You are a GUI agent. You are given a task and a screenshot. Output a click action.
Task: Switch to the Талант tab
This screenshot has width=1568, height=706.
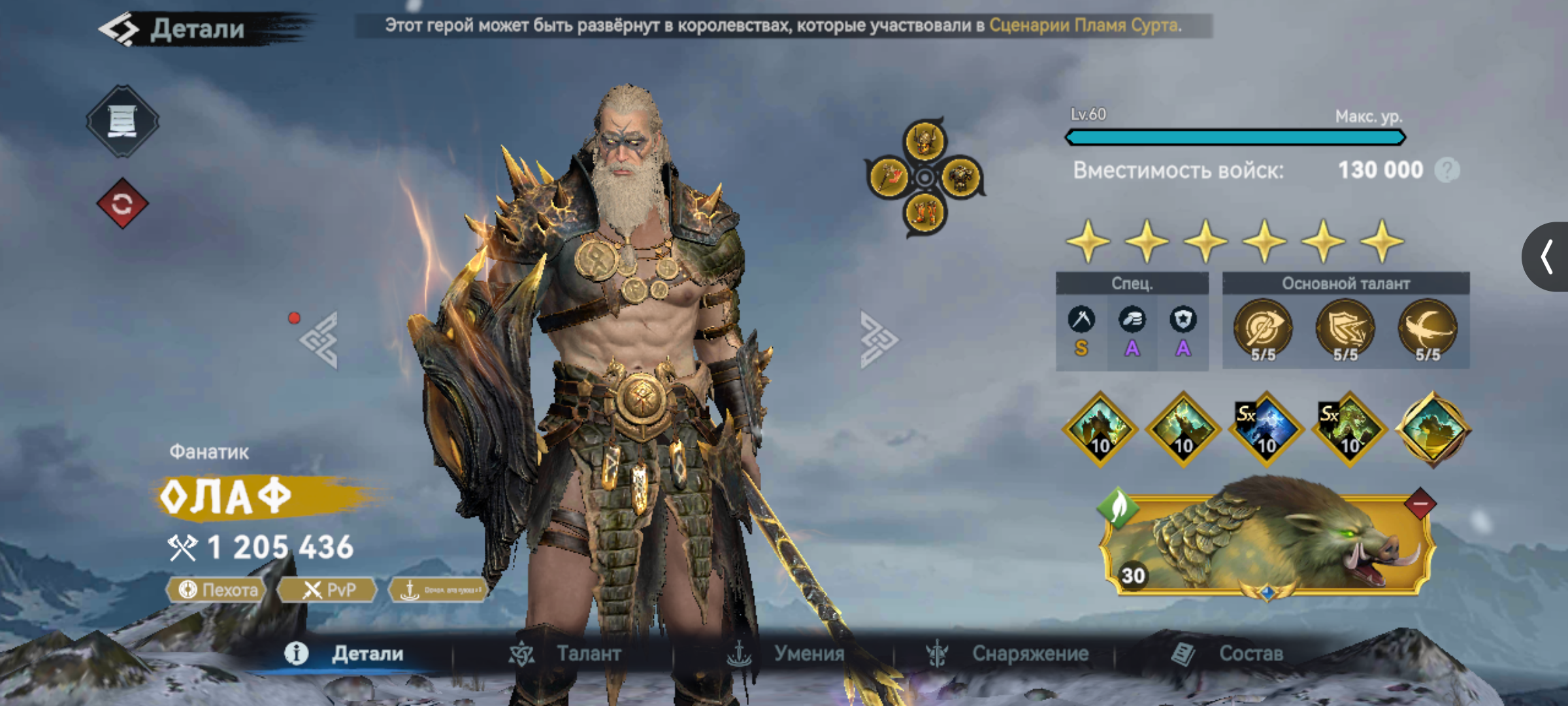click(566, 654)
